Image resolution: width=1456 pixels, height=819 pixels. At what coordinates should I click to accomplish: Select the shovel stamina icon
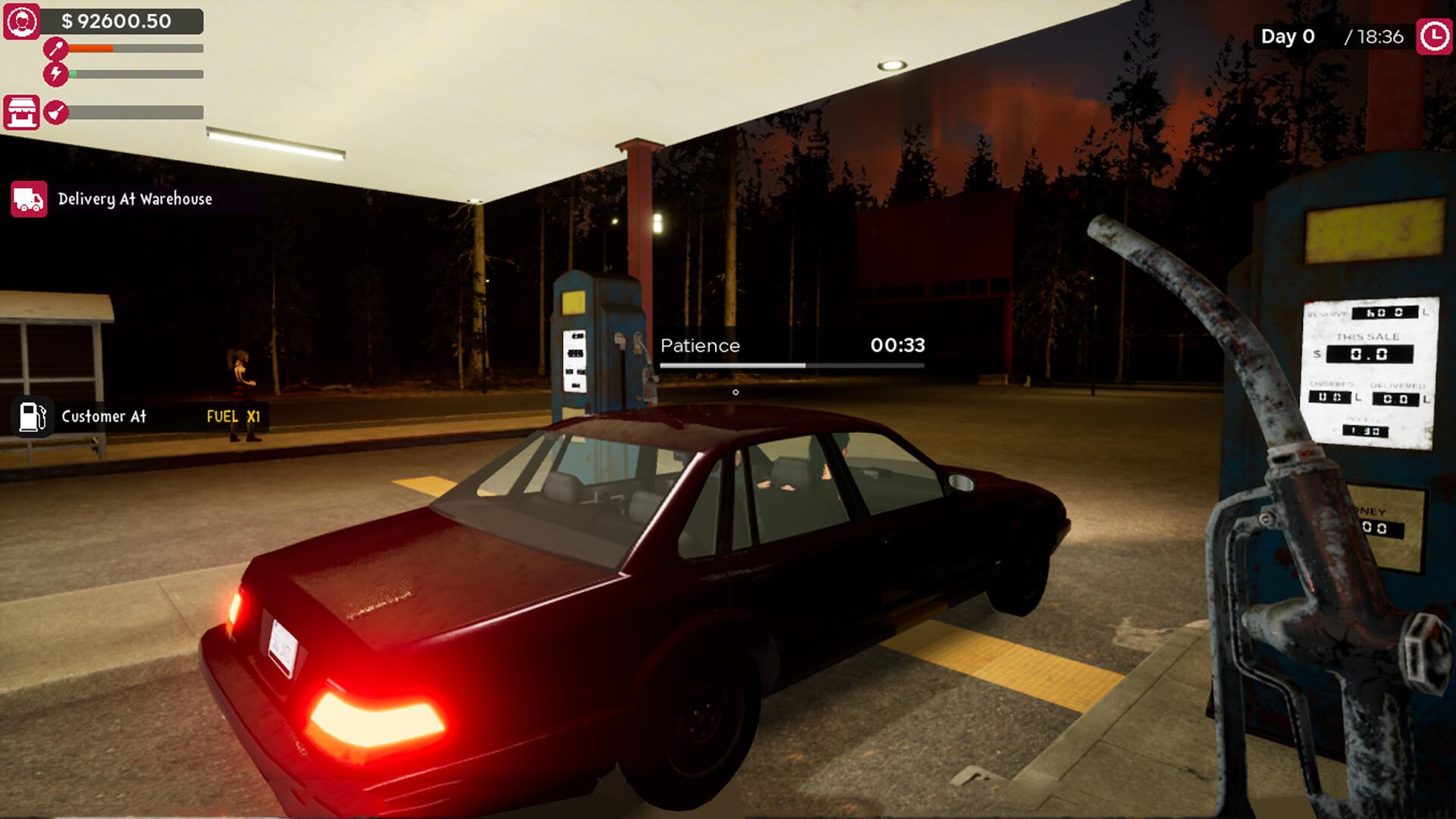55,47
